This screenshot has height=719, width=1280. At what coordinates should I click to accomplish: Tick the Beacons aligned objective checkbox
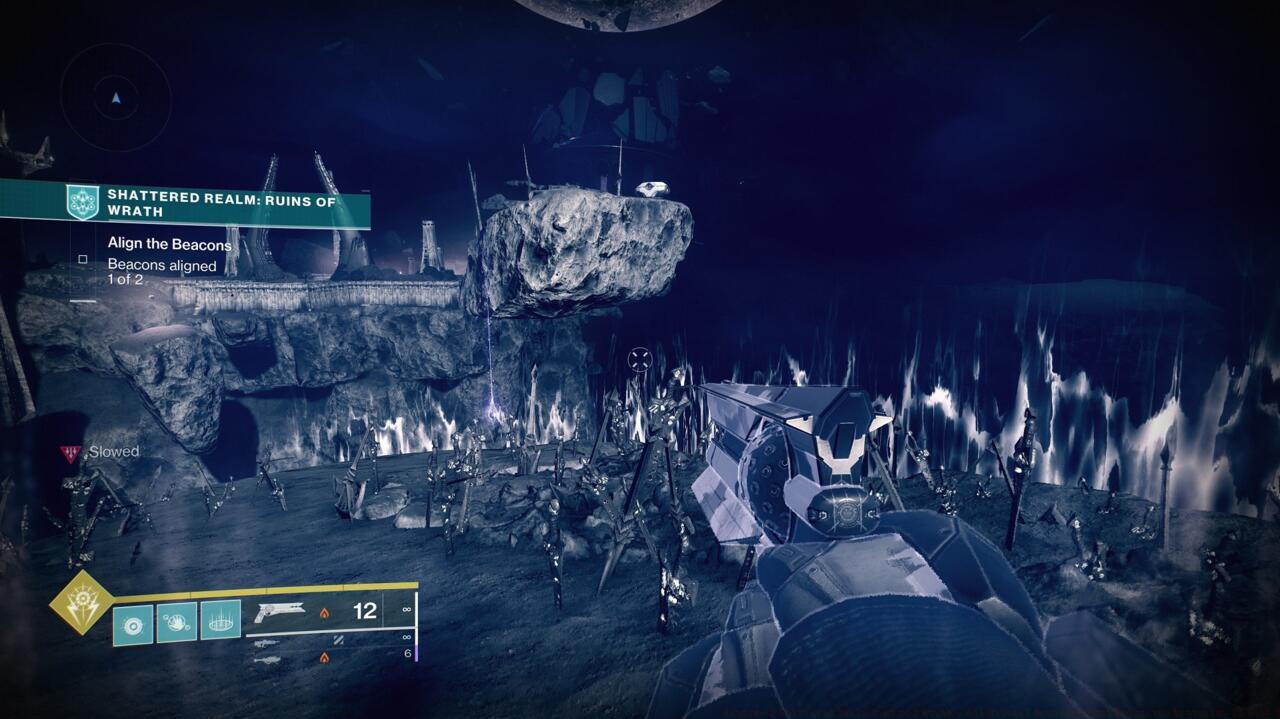(x=83, y=260)
